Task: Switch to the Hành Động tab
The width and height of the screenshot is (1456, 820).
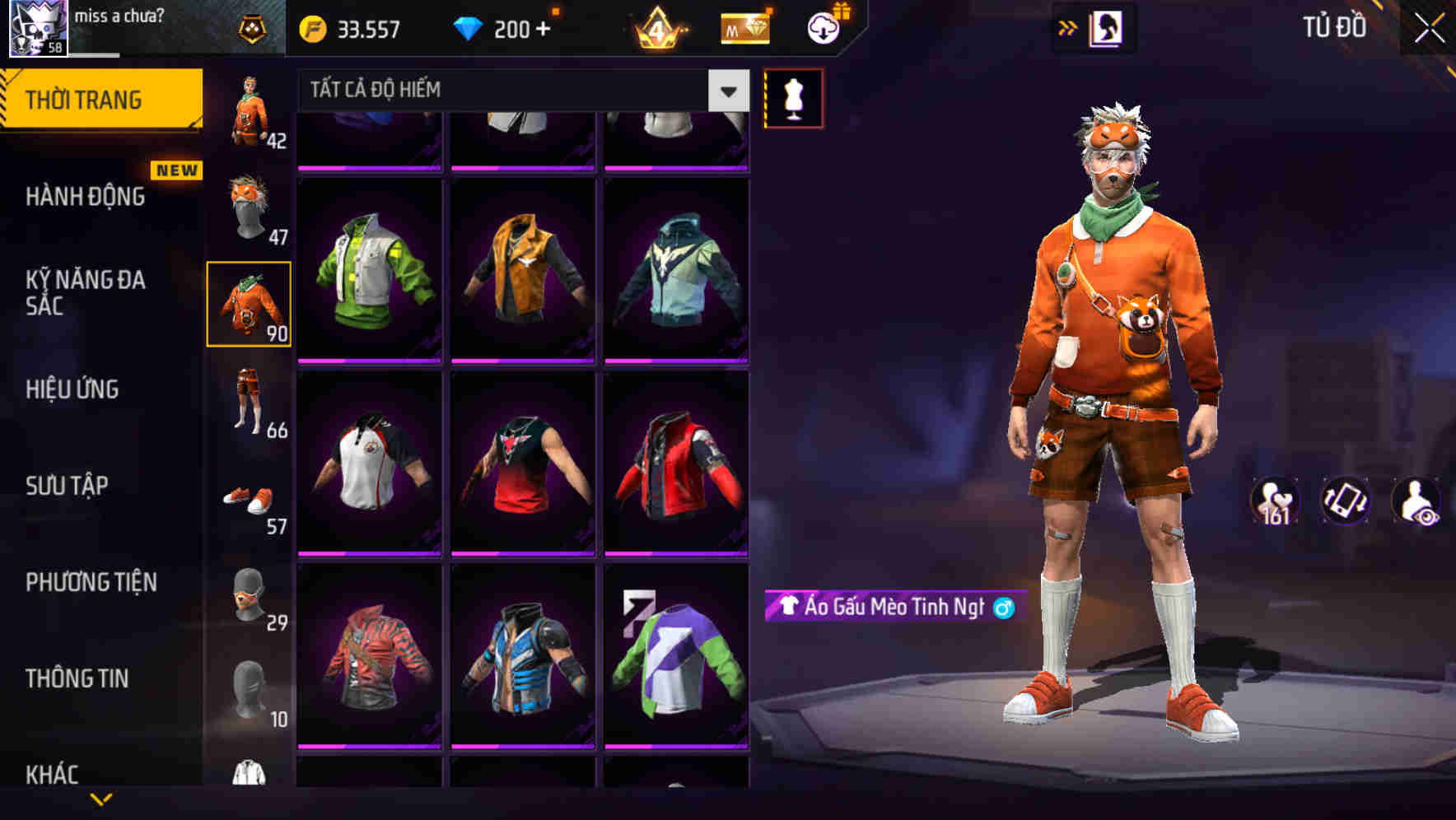Action: pyautogui.click(x=85, y=197)
